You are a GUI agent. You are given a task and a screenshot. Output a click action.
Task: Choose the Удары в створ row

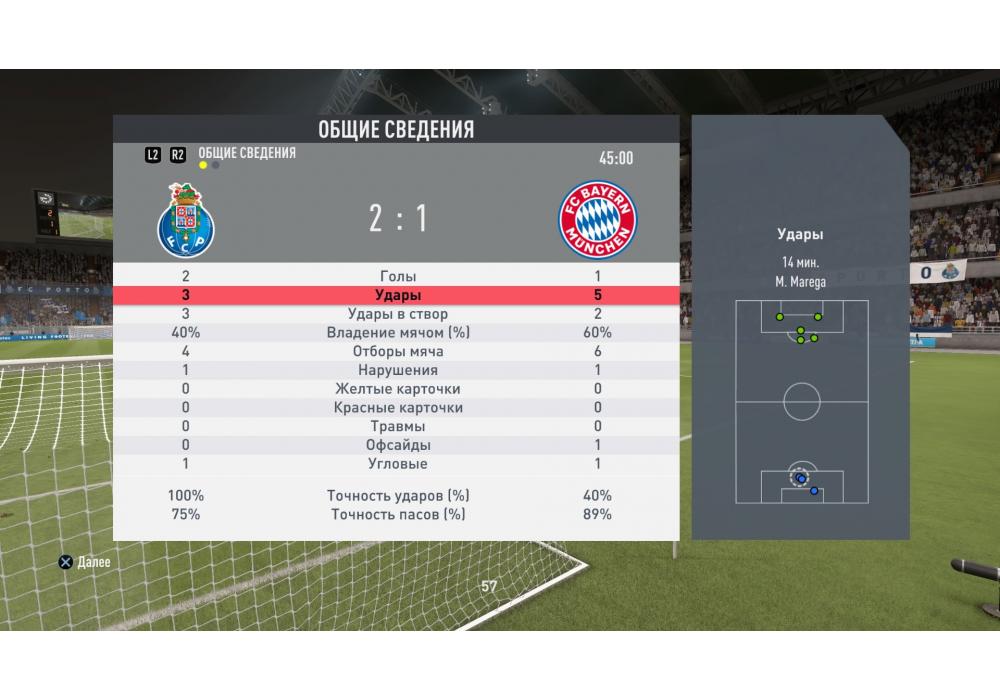coord(397,314)
